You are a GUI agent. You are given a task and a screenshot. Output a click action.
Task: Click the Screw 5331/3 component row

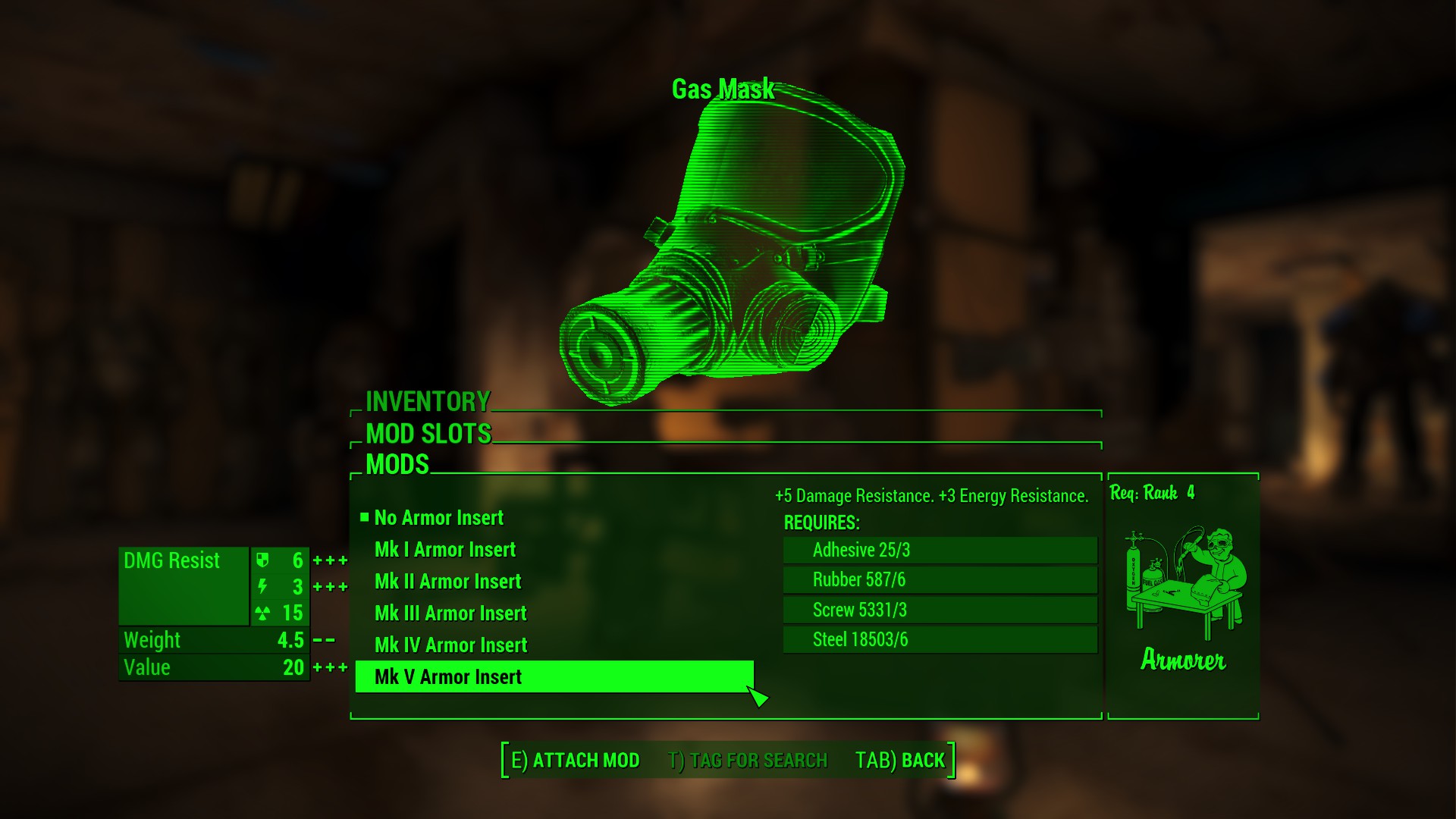pyautogui.click(x=940, y=610)
